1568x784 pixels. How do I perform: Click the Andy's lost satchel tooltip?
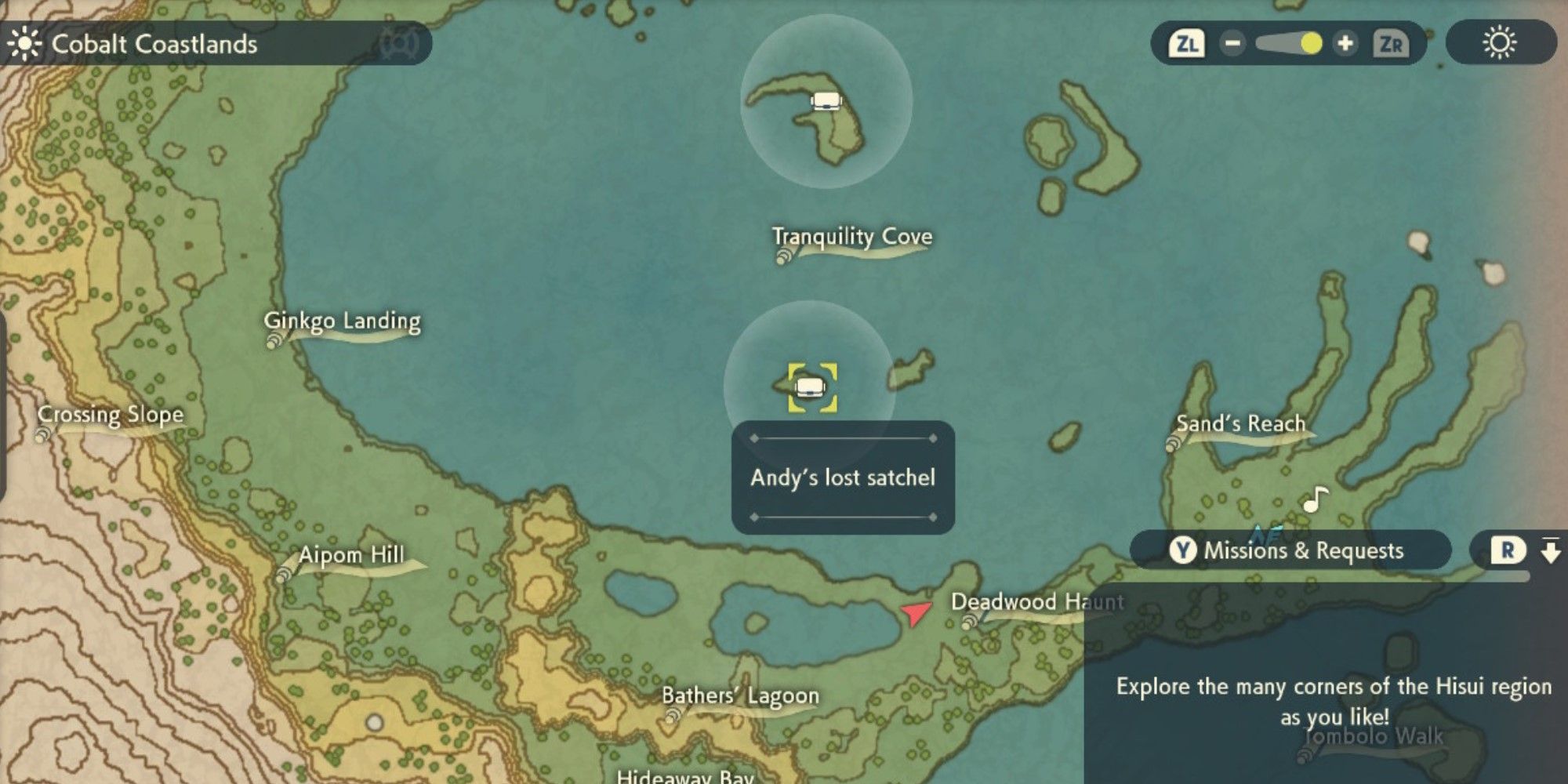(843, 477)
